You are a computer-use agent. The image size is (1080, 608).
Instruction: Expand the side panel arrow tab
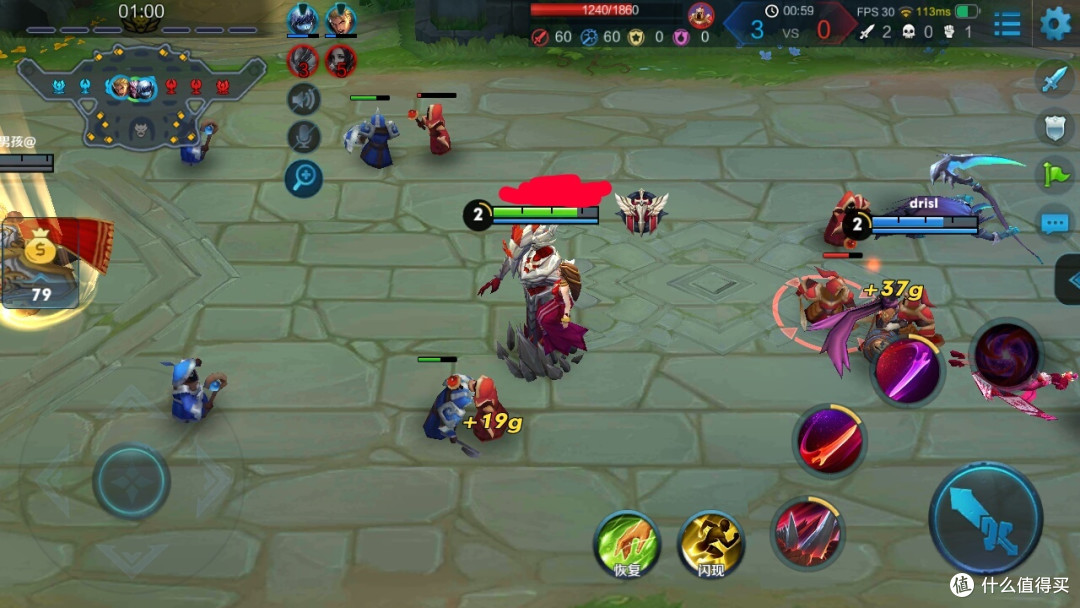pyautogui.click(x=1068, y=279)
